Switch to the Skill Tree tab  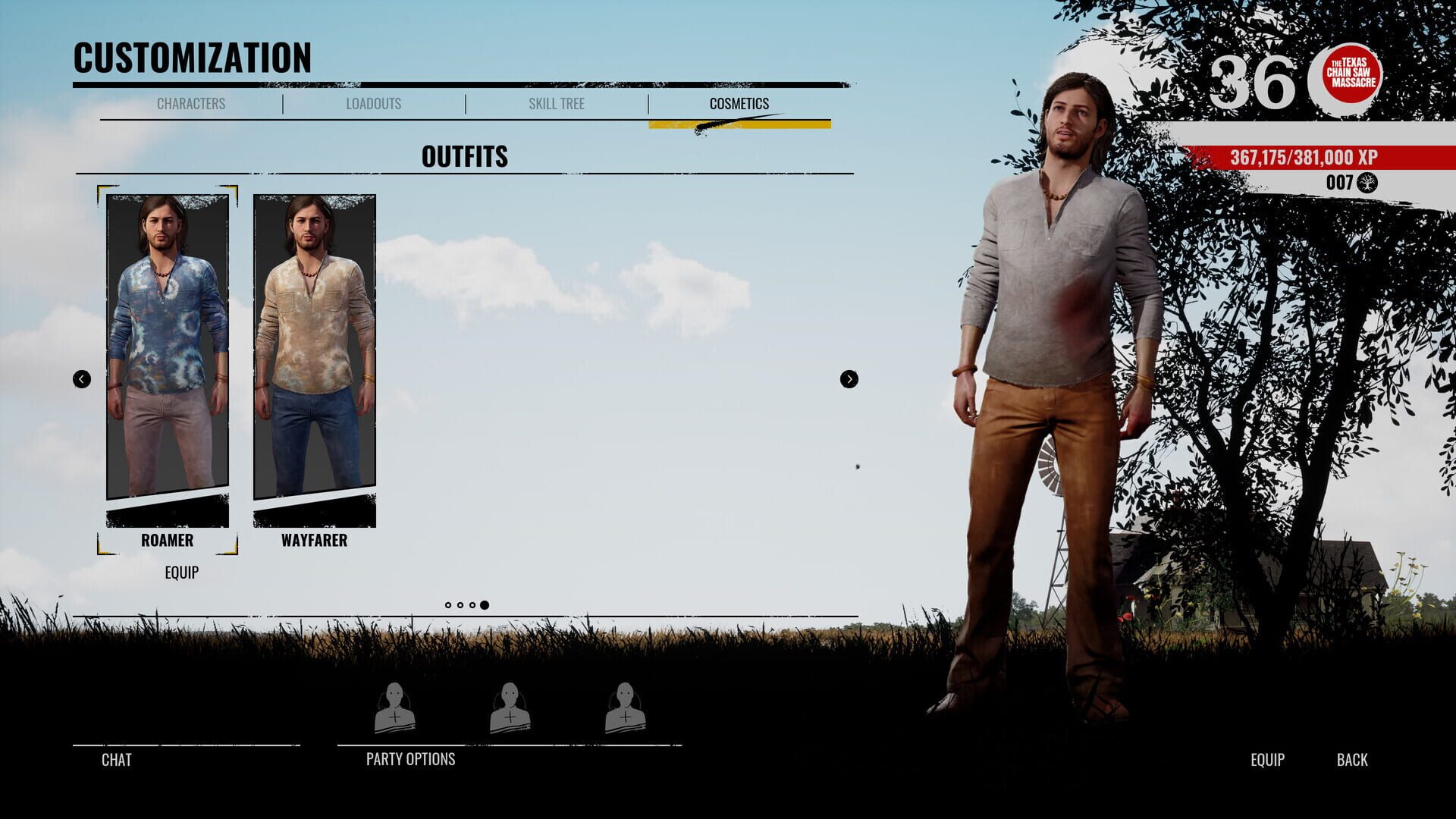[x=556, y=104]
